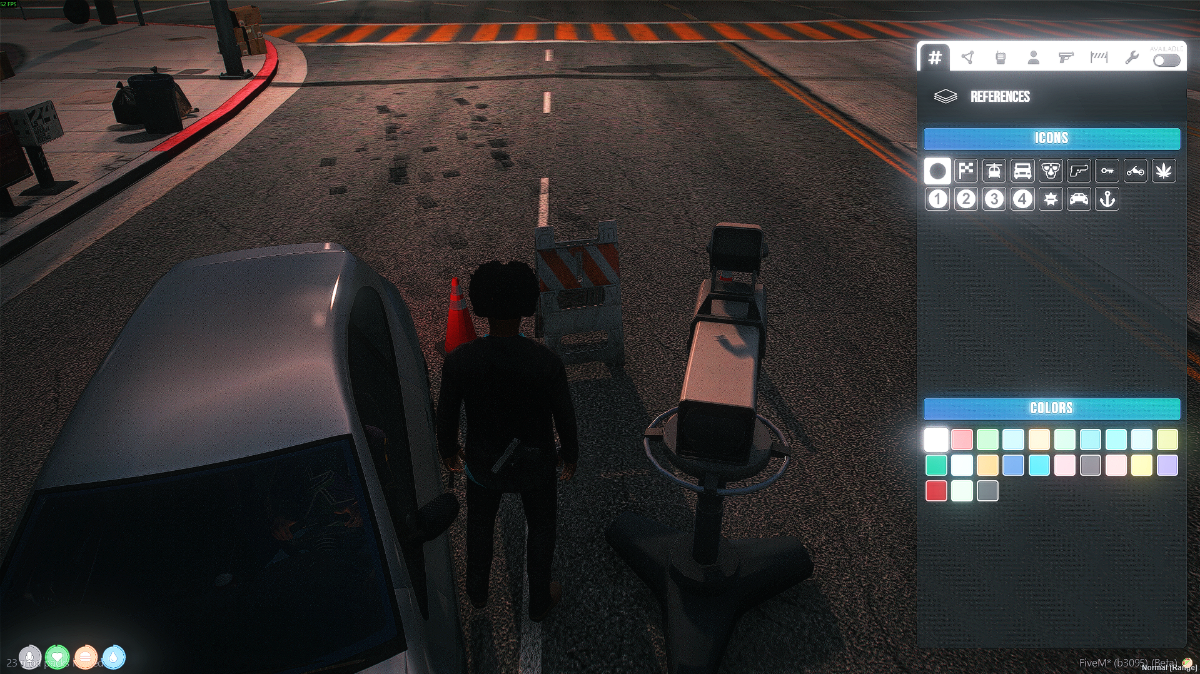
Task: Pick the anchor reference icon
Action: (1107, 199)
